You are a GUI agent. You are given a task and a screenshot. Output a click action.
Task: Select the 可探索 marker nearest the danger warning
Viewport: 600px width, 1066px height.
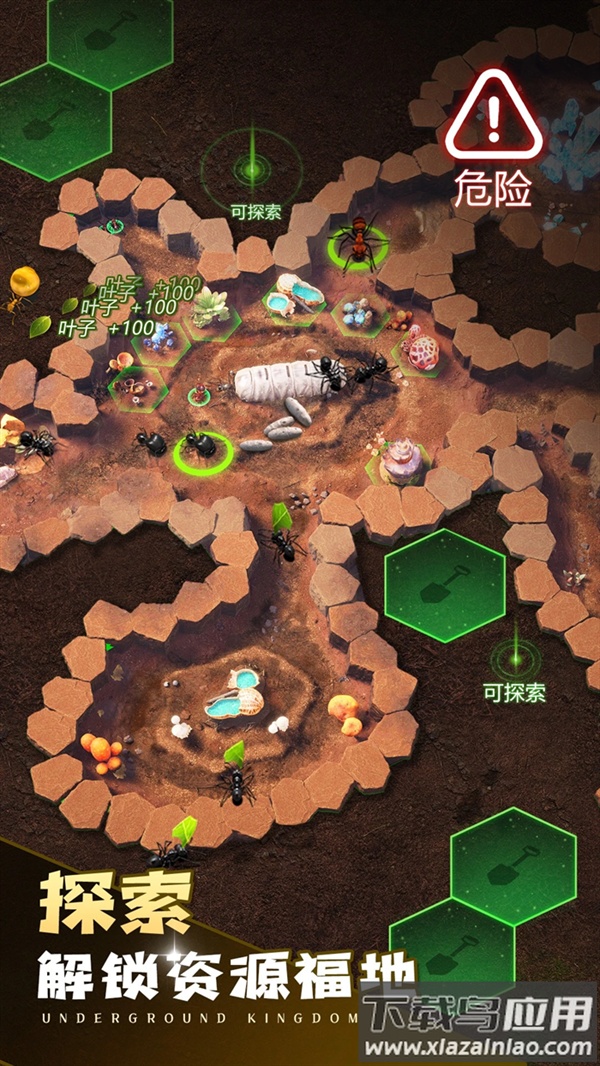(252, 168)
